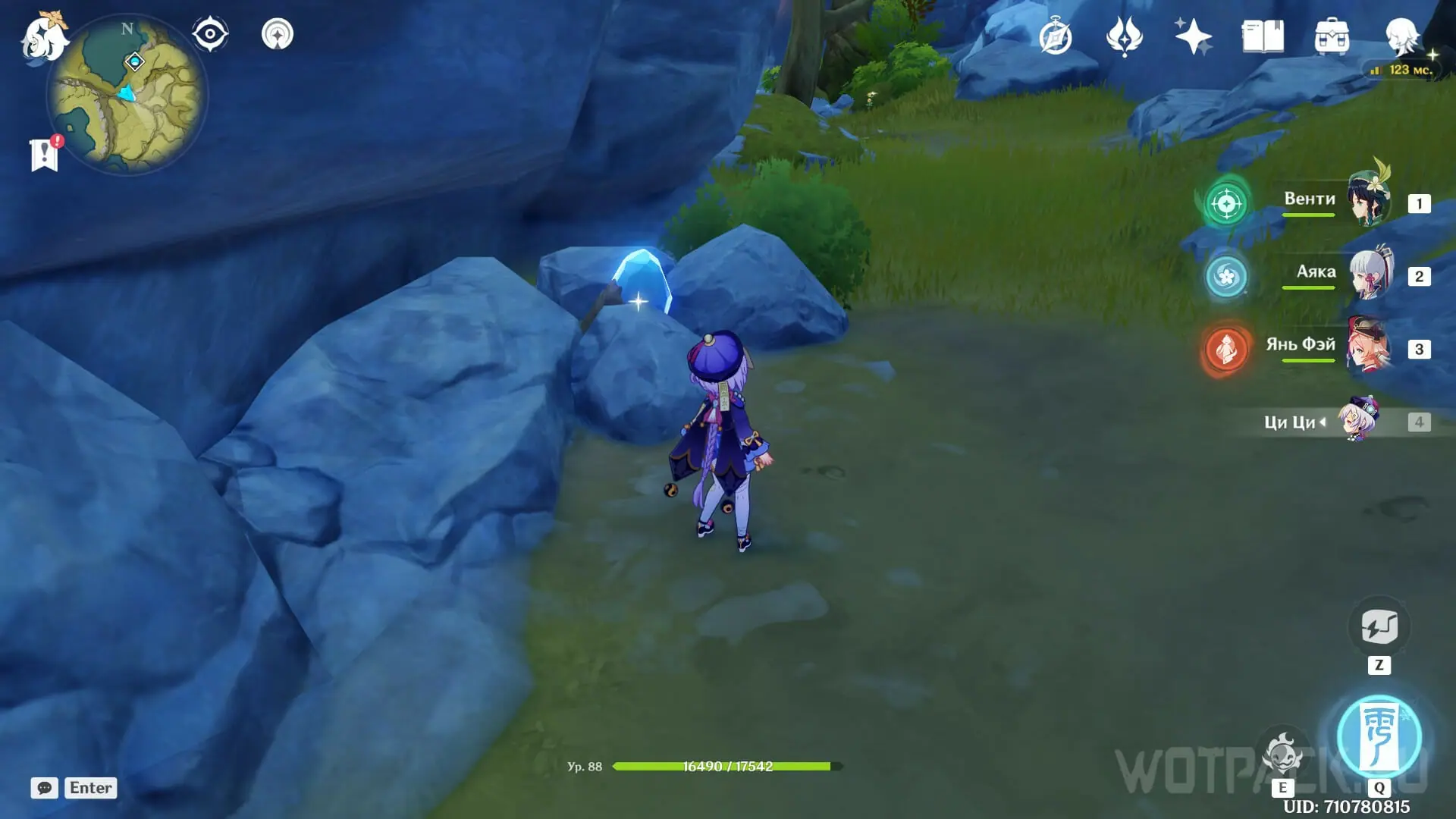
Task: Open the chat speech bubble
Action: 44,788
